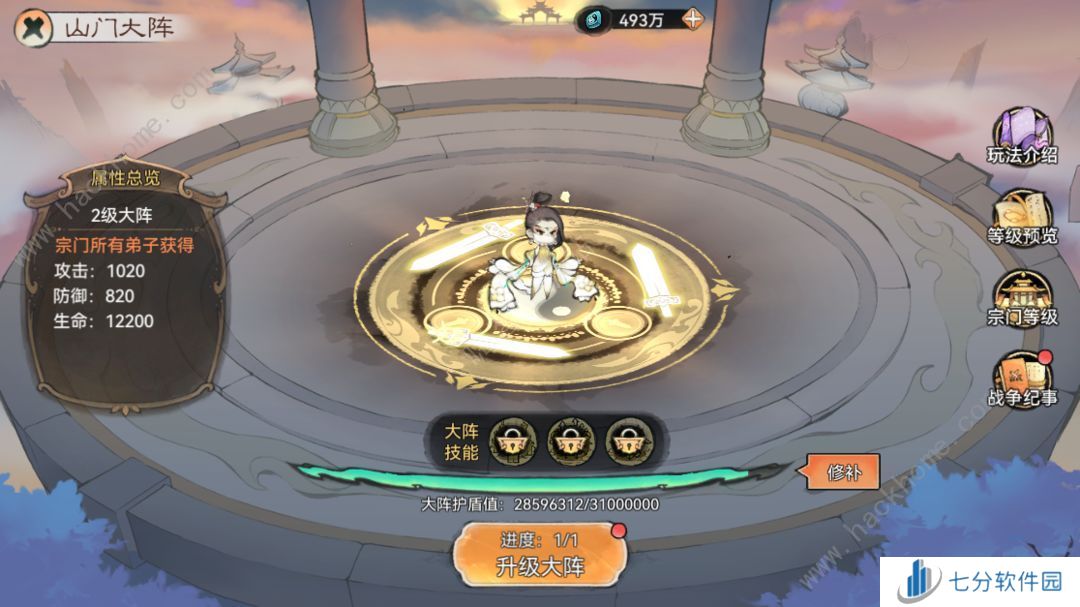The width and height of the screenshot is (1080, 607).
Task: Open the 玩法介绍 gameplay guide
Action: [1022, 137]
